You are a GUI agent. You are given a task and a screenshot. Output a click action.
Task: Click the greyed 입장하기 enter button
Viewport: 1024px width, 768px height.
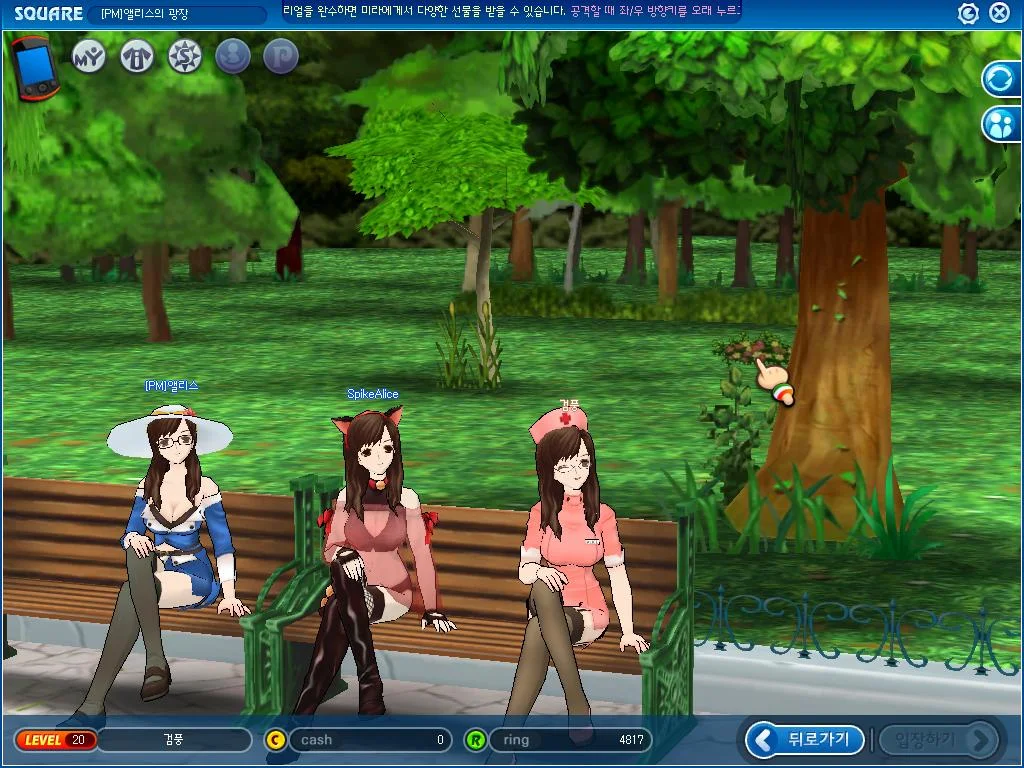click(x=939, y=740)
